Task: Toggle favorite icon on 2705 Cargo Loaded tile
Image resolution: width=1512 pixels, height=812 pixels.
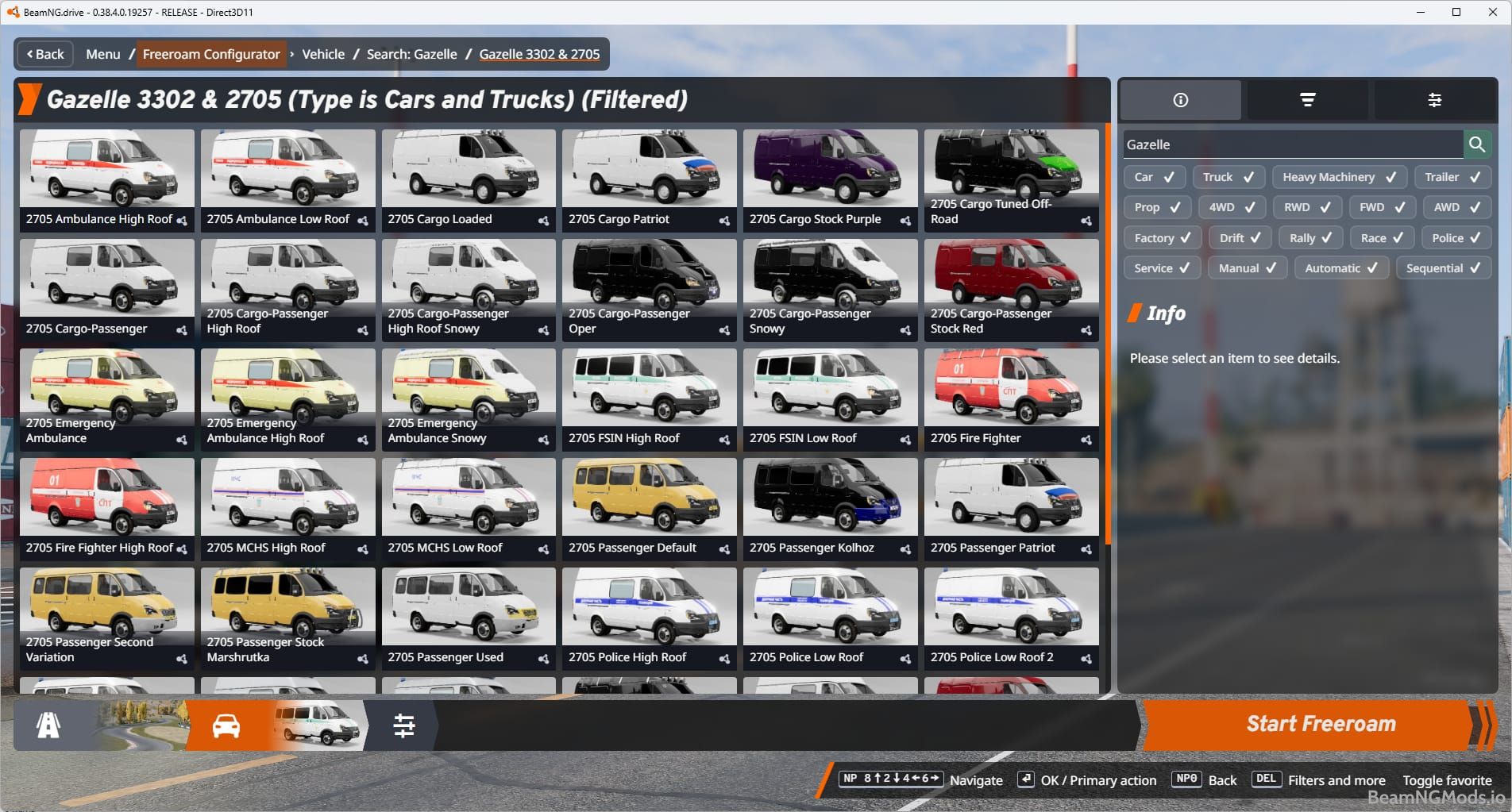Action: click(x=542, y=220)
